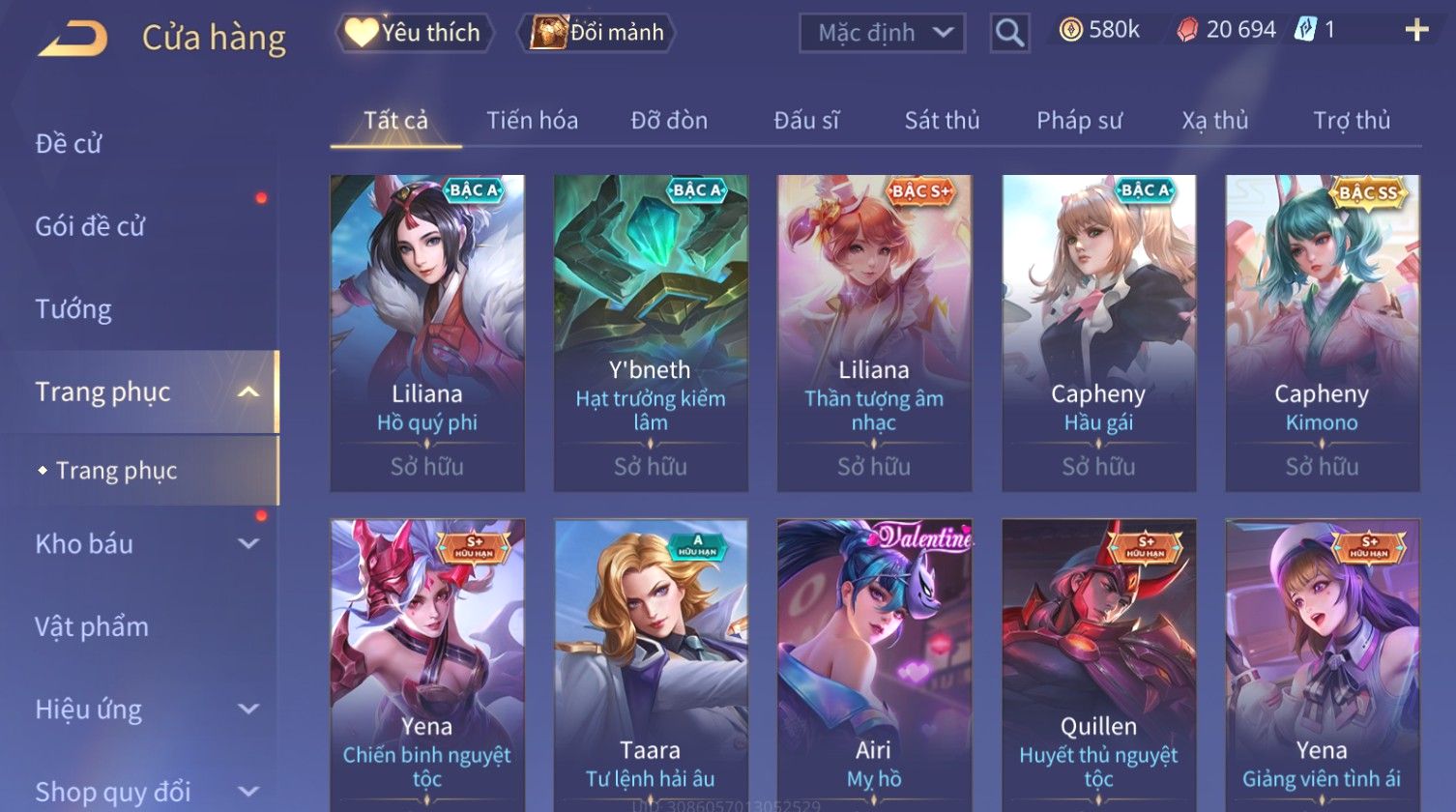Select the Đỡ đòn tab

[669, 121]
